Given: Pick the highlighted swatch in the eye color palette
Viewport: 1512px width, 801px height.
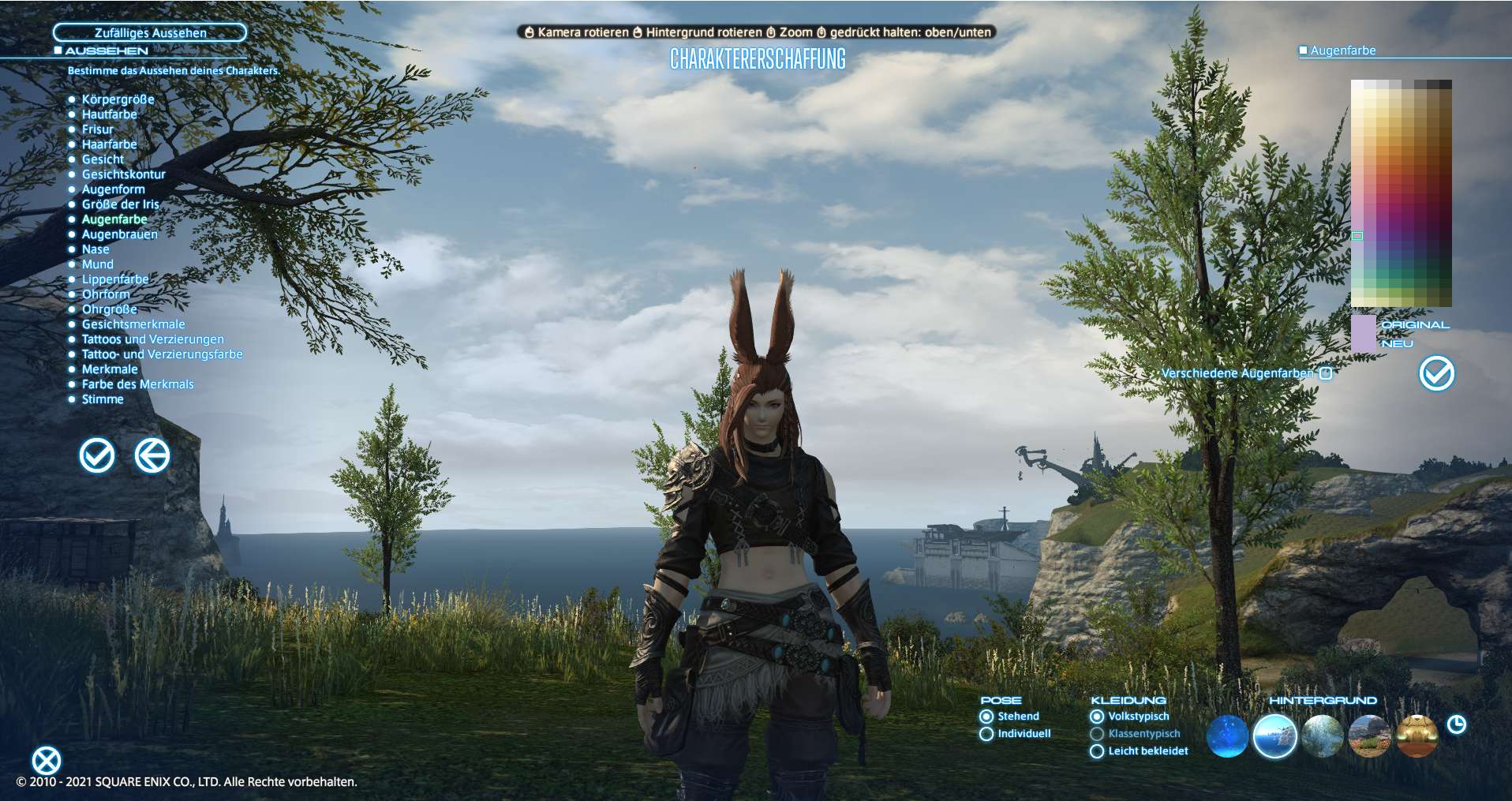Looking at the screenshot, I should click(1357, 236).
